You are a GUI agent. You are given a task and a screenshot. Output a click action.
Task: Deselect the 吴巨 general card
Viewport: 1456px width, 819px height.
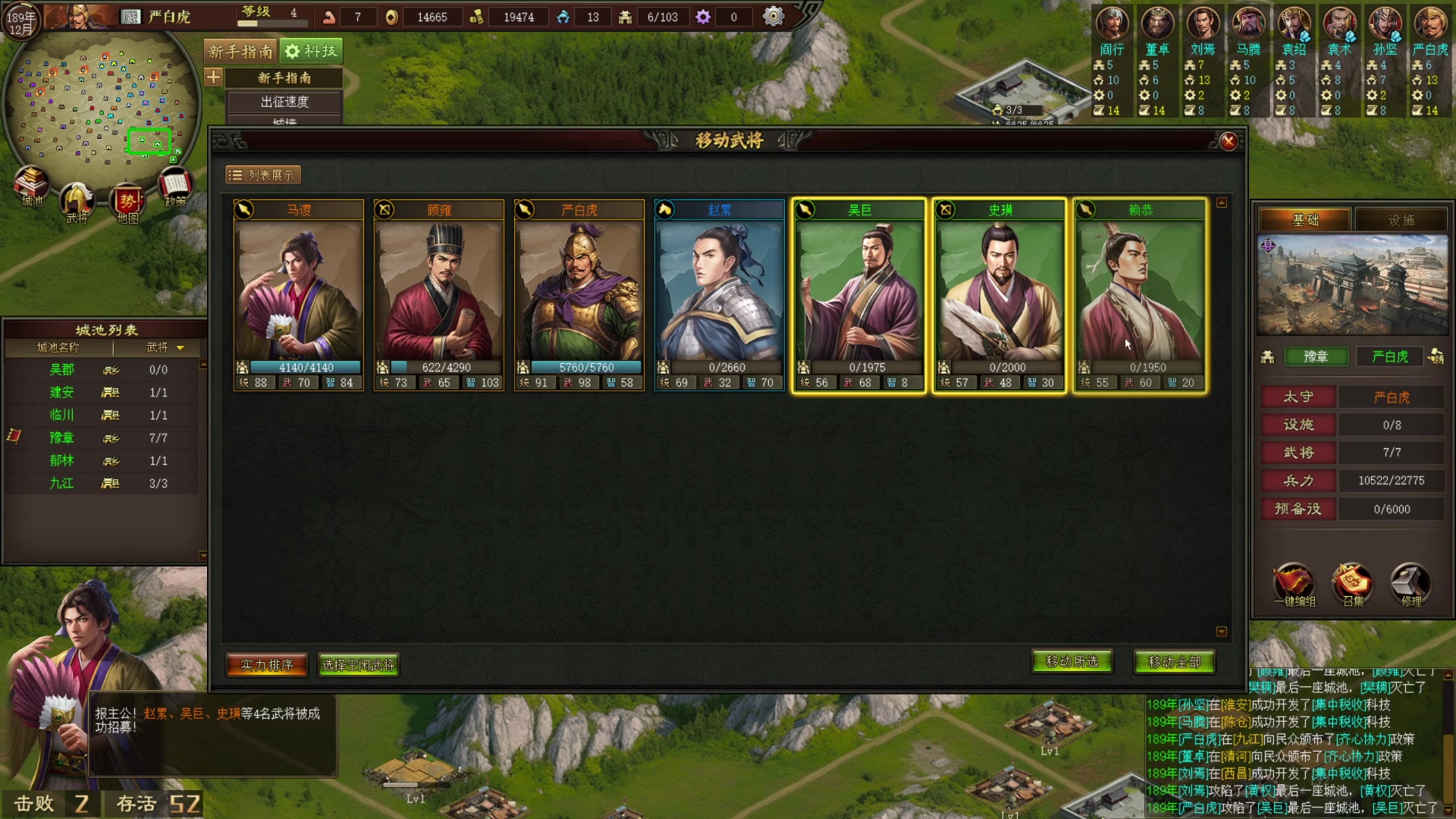pyautogui.click(x=859, y=296)
